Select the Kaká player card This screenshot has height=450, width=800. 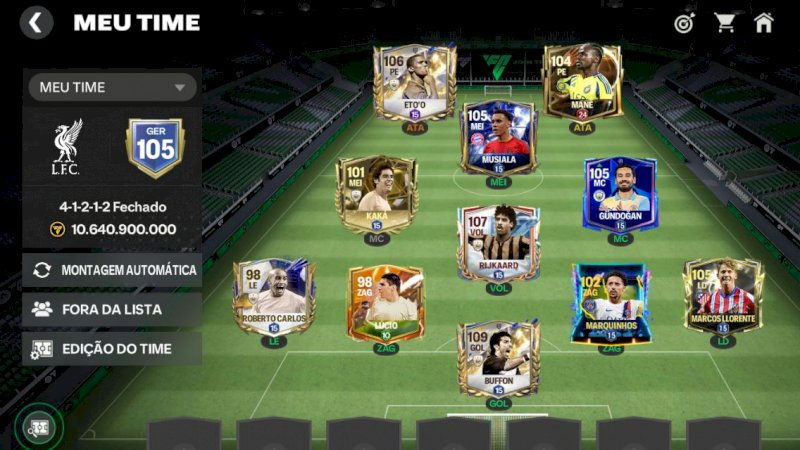coord(376,195)
